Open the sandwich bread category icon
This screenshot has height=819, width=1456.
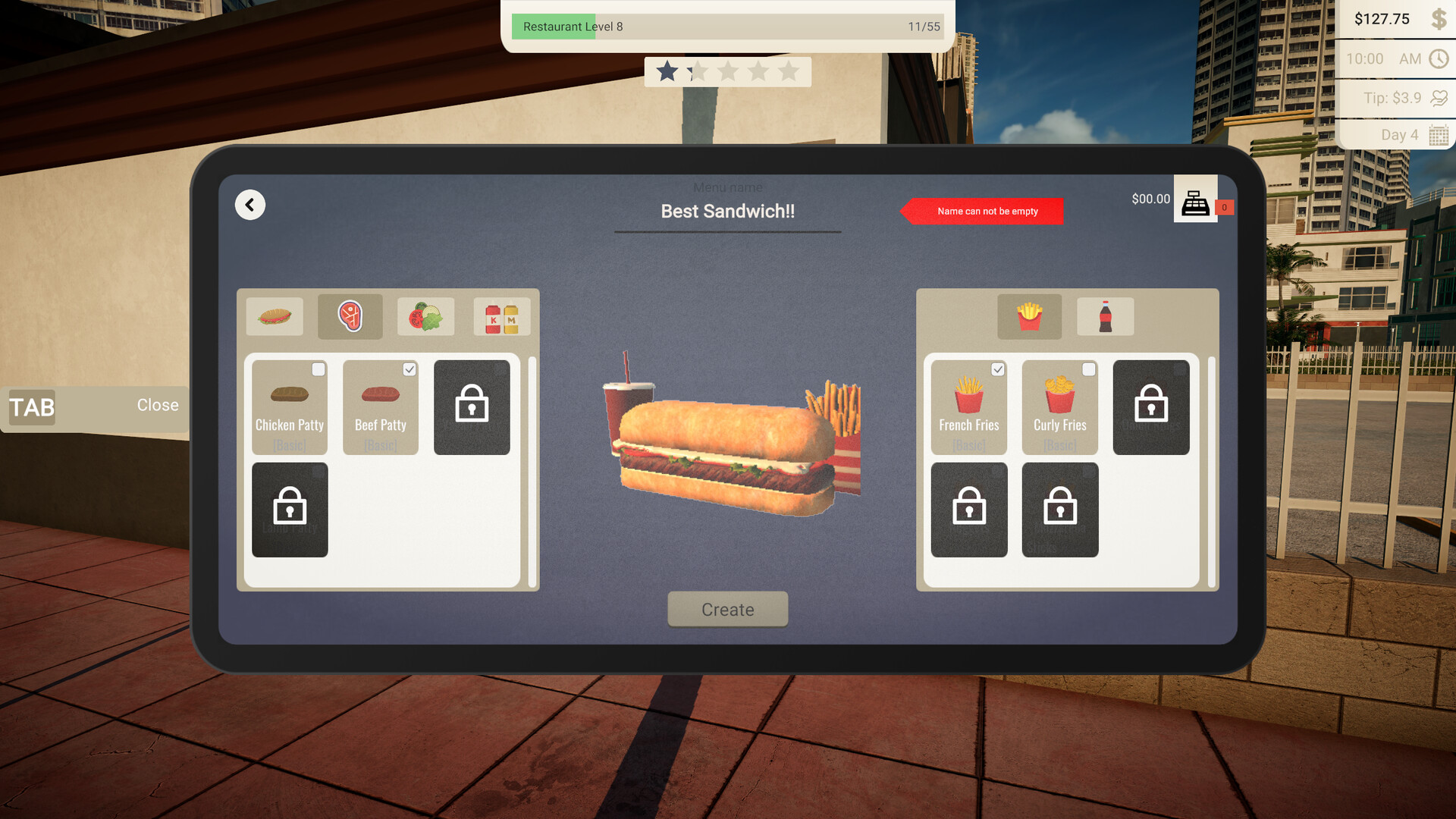tap(275, 316)
